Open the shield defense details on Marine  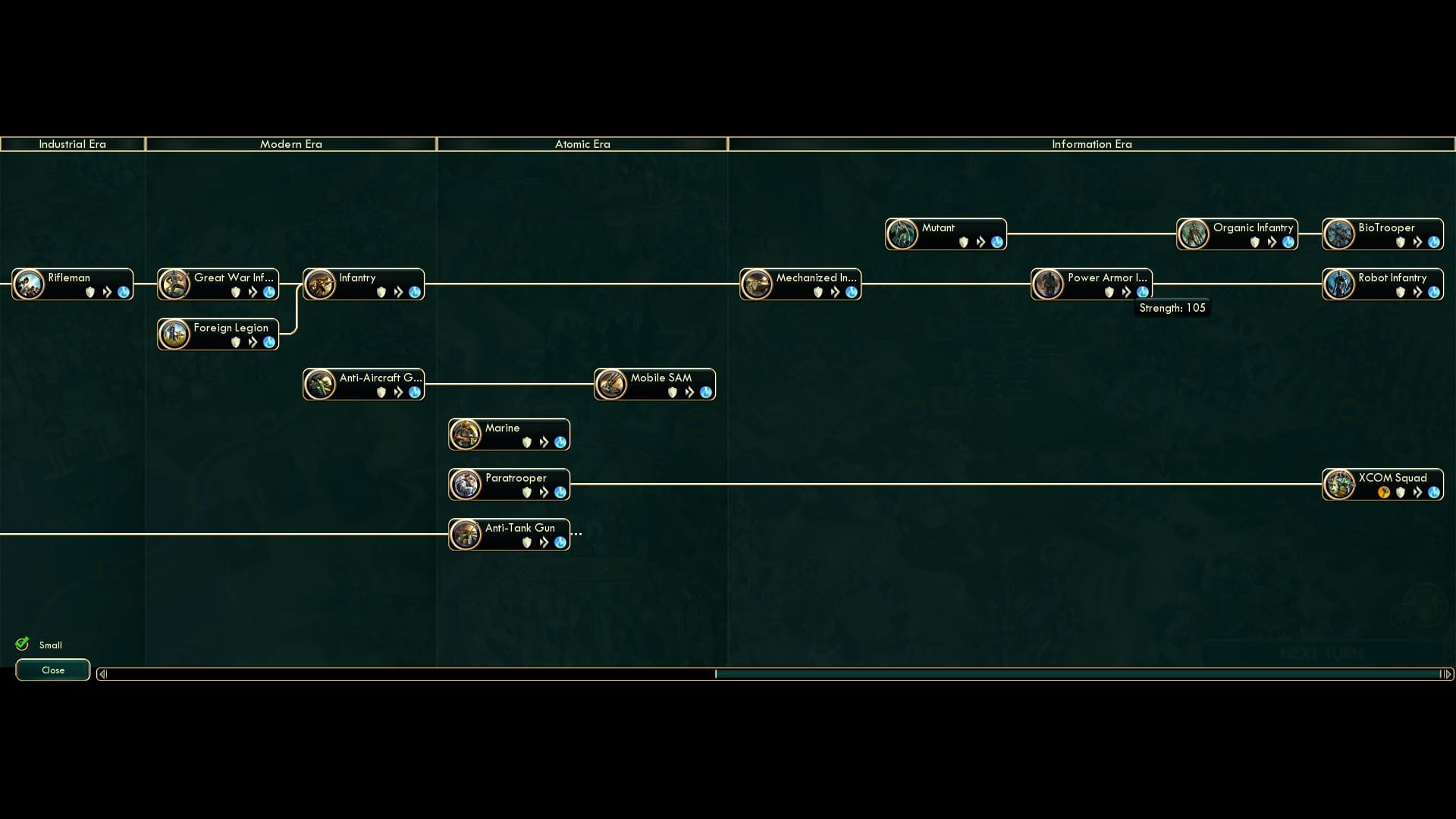[x=529, y=442]
